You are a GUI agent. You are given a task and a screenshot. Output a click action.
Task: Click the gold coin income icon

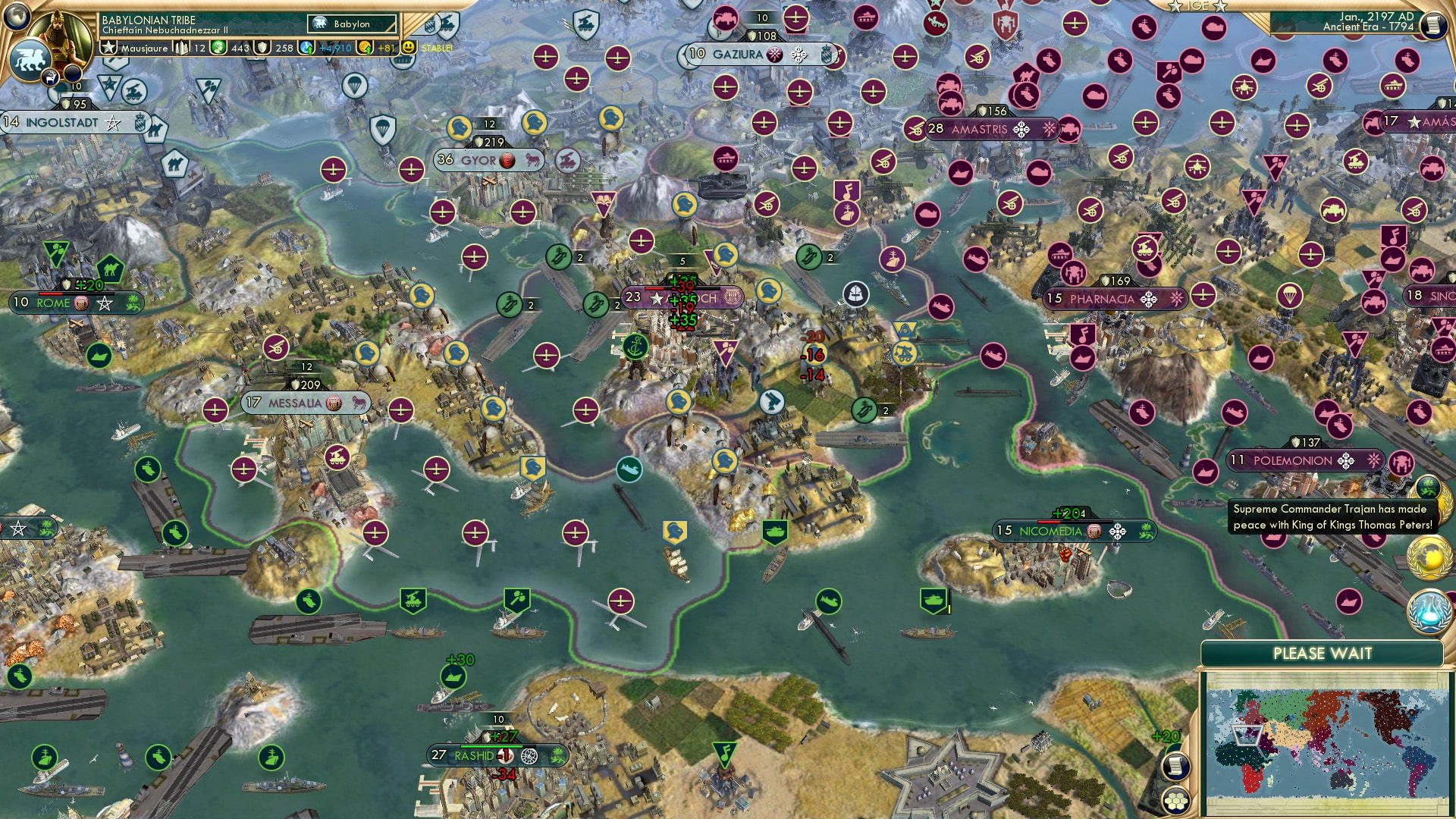pyautogui.click(x=366, y=48)
